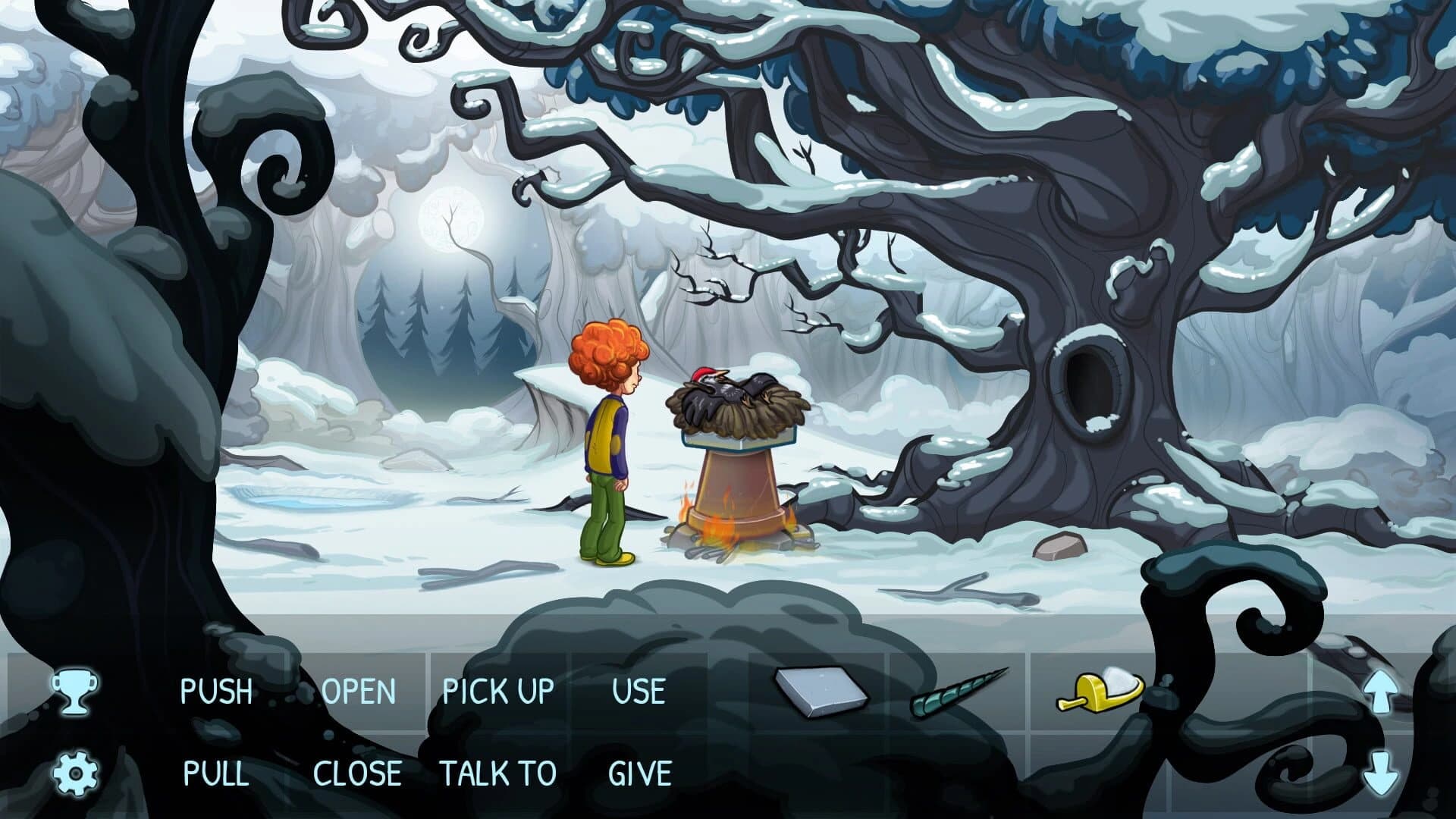
Task: Select the yellow scoop with white powder
Action: click(1100, 690)
